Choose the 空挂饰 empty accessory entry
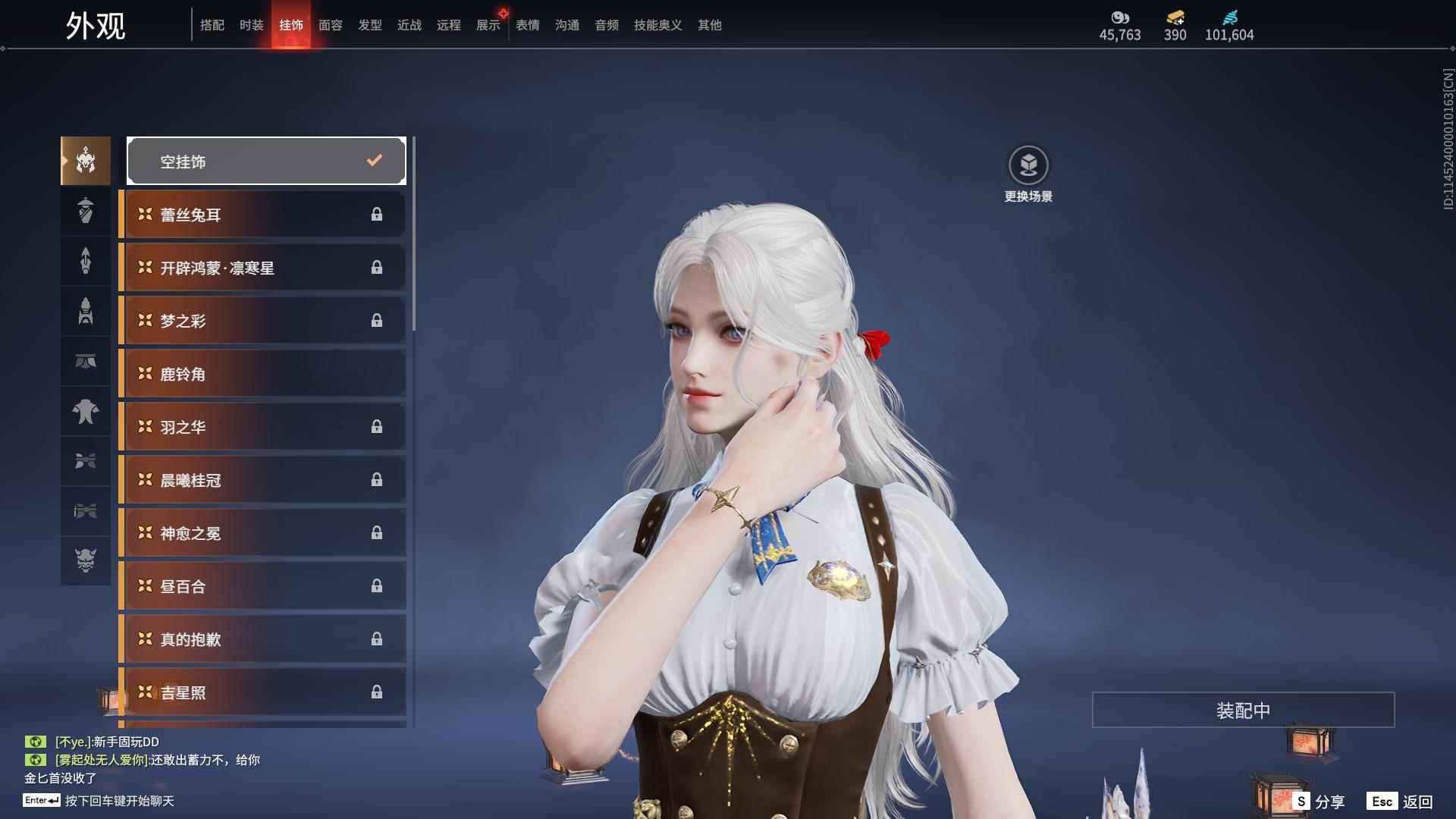 point(266,161)
